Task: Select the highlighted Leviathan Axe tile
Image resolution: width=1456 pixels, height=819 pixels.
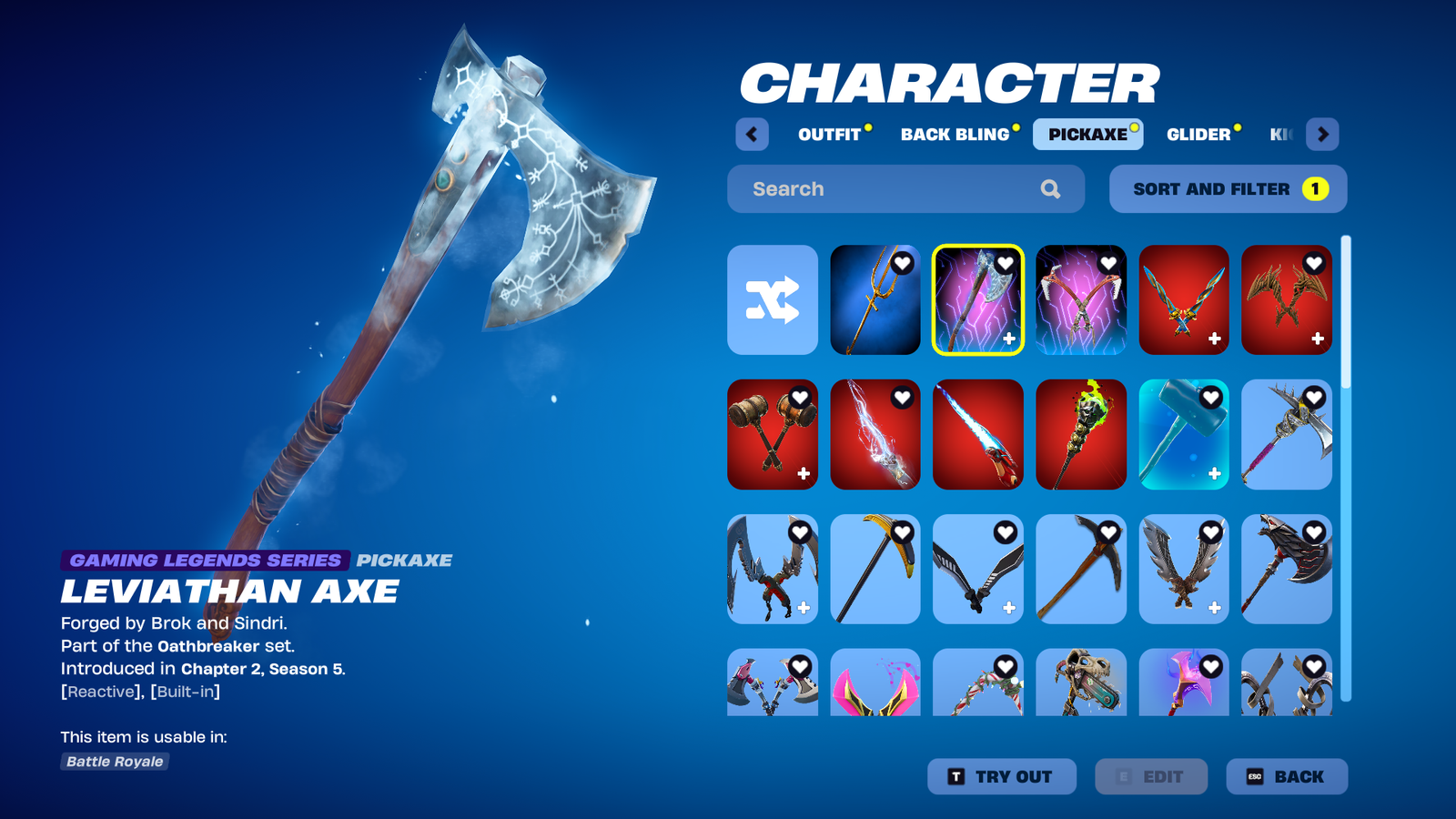Action: coord(977,299)
